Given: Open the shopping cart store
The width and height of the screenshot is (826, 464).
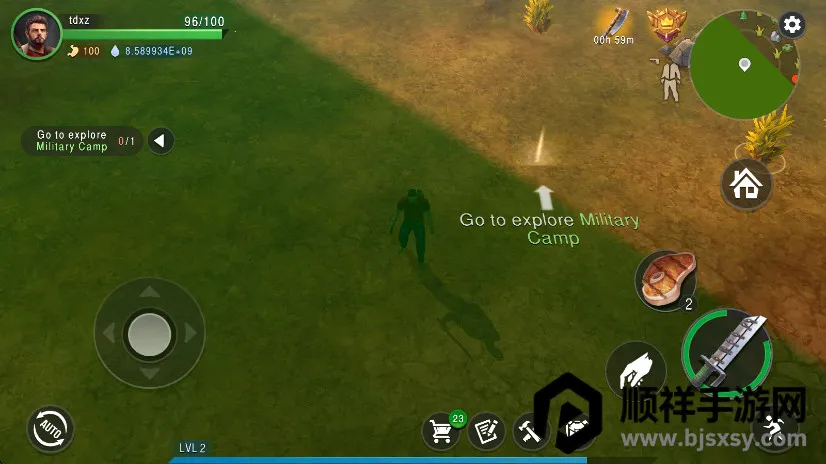Looking at the screenshot, I should coord(442,431).
